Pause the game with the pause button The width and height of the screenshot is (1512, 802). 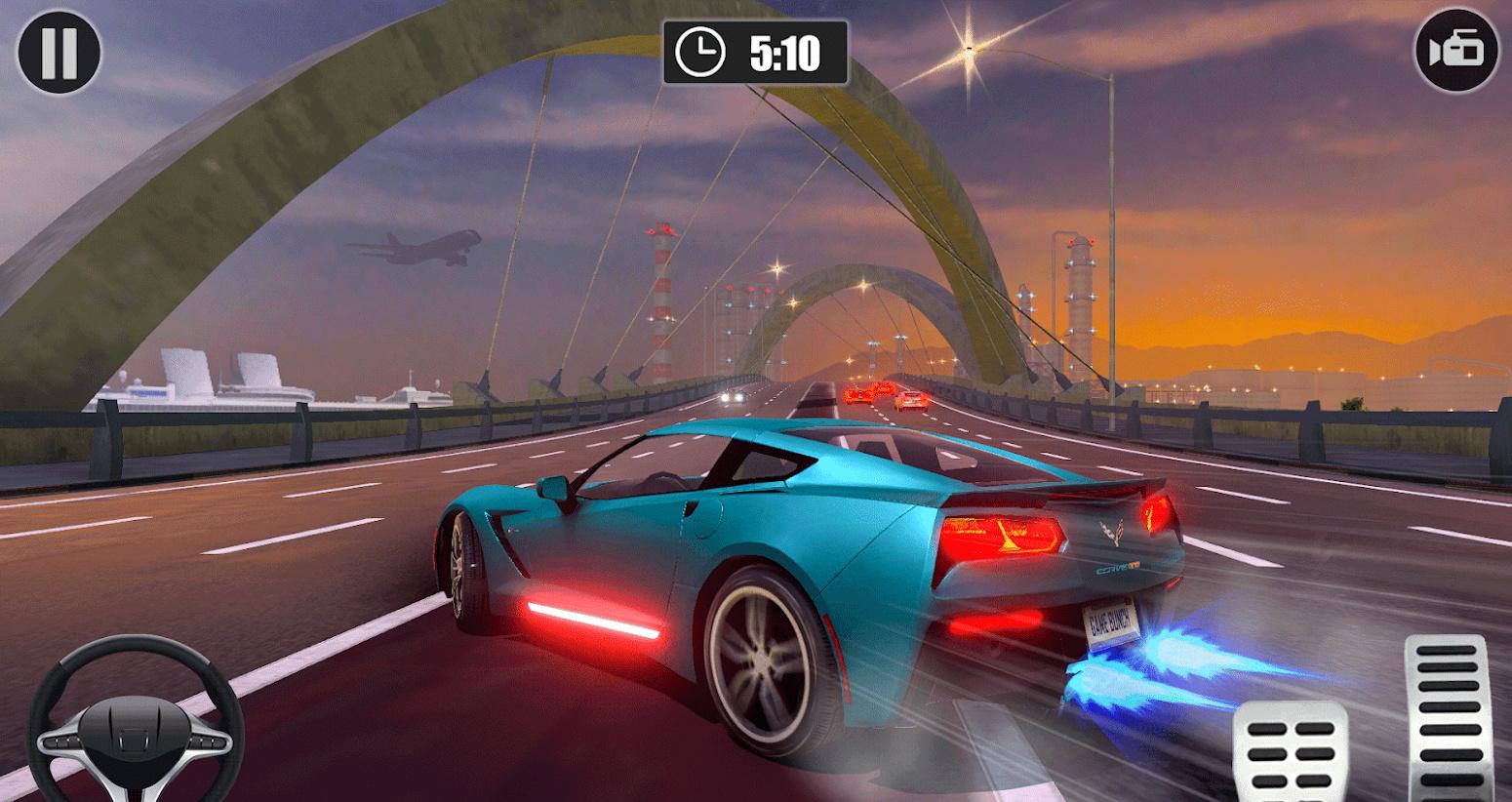click(59, 53)
